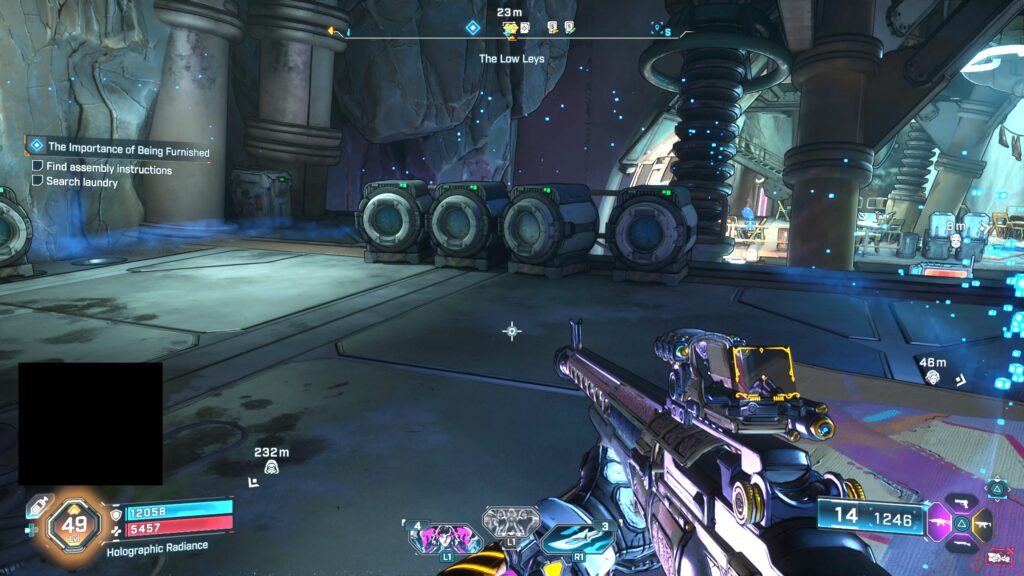
Task: Select the level 49 character badge
Action: pyautogui.click(x=73, y=522)
